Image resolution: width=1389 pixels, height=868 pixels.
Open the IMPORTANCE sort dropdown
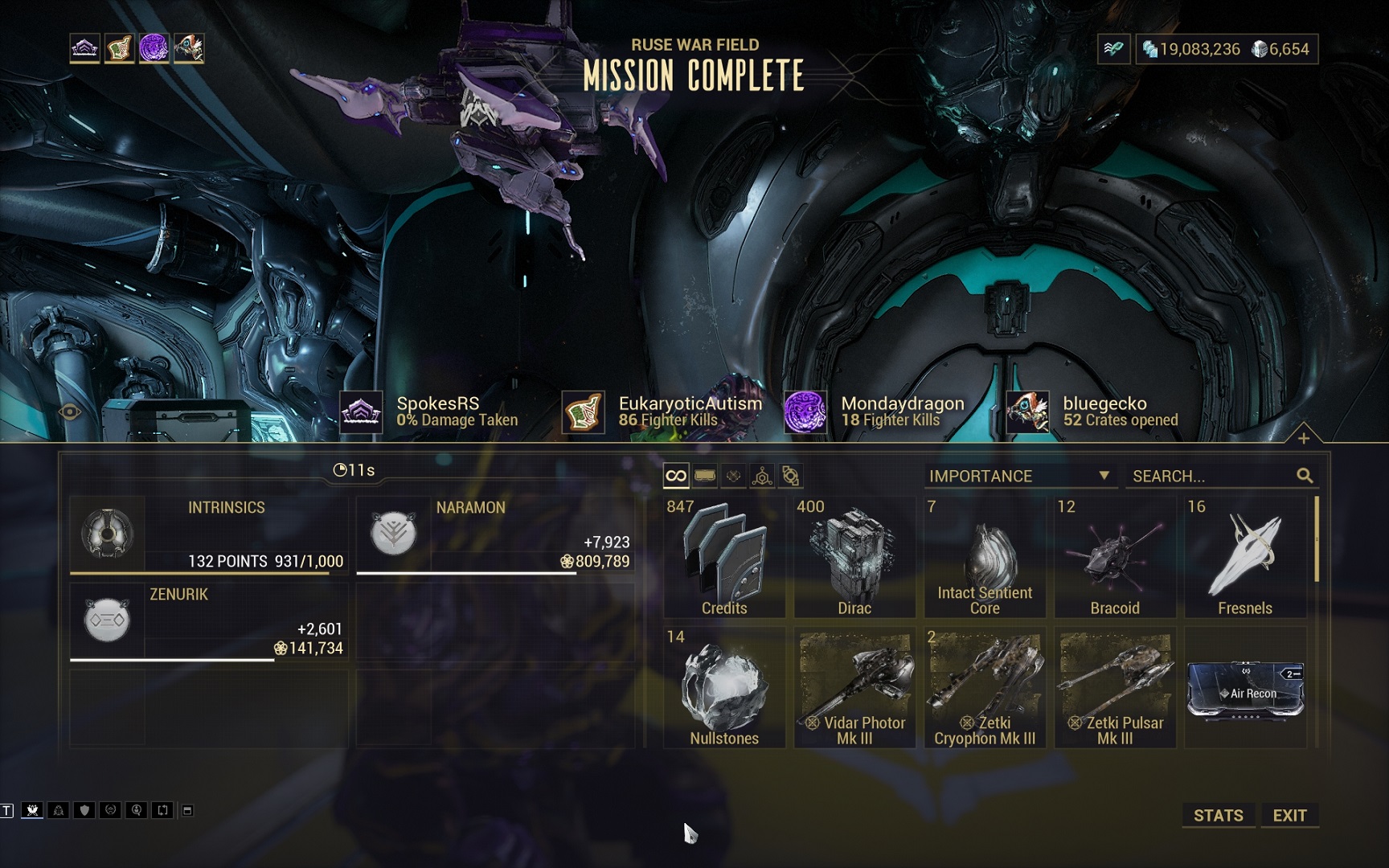(1019, 476)
